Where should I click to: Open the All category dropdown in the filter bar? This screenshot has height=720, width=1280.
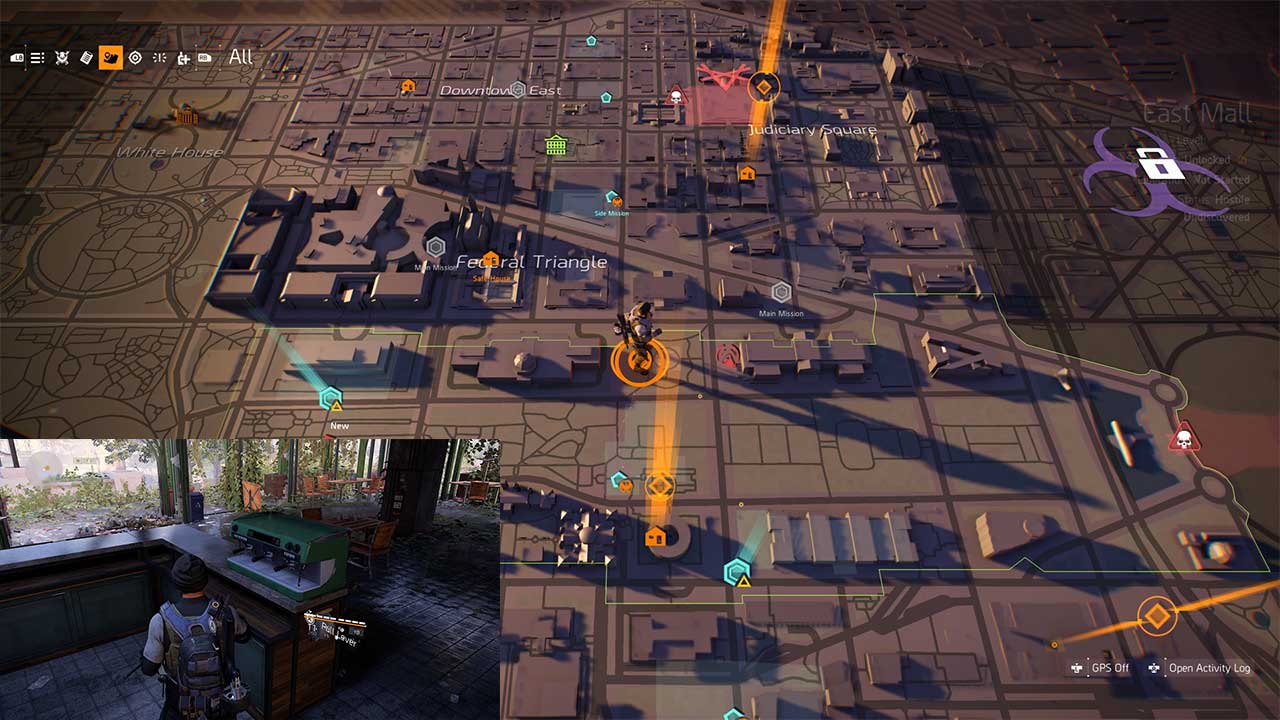pyautogui.click(x=240, y=57)
